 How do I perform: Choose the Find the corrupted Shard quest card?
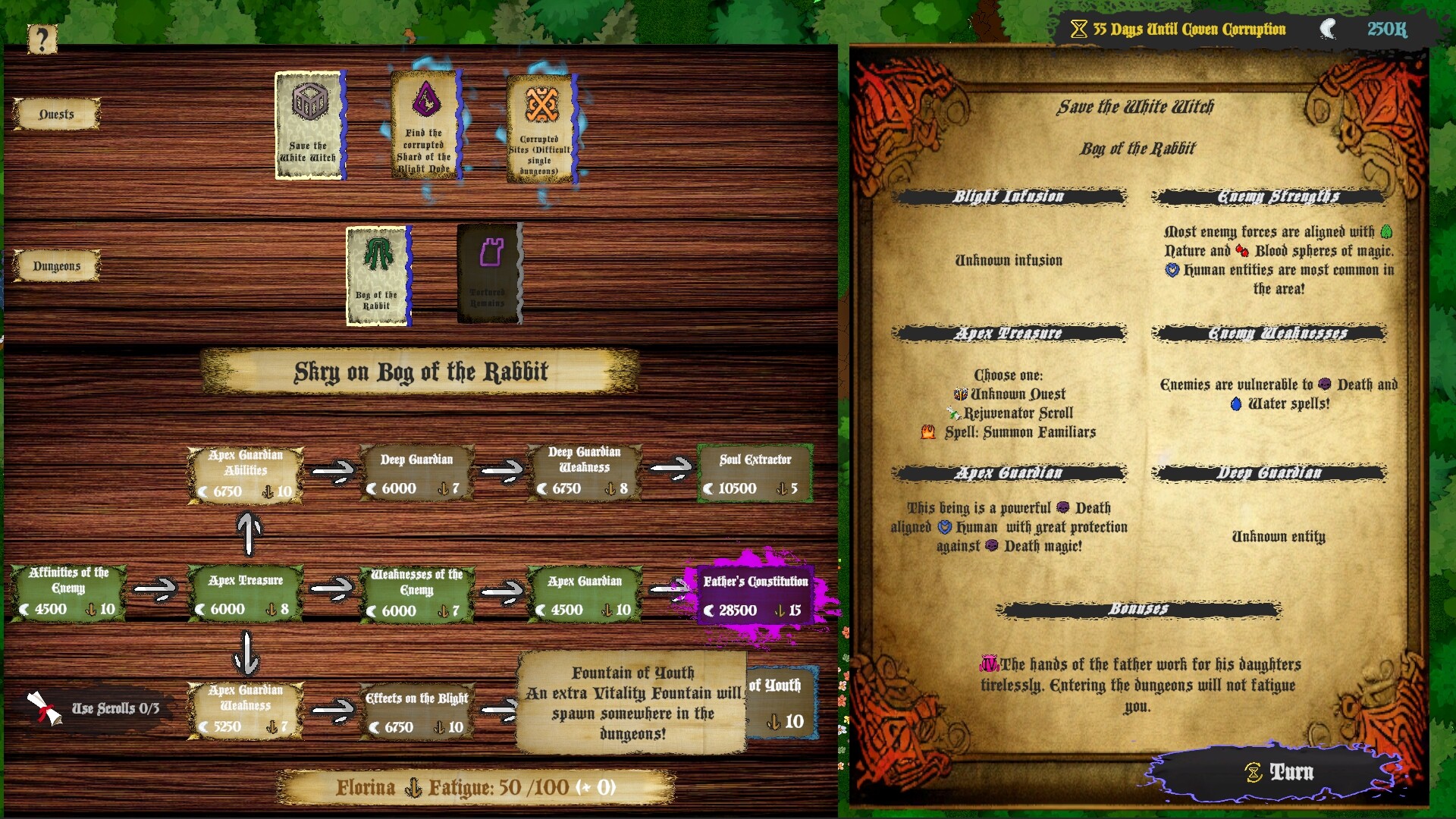tap(426, 126)
